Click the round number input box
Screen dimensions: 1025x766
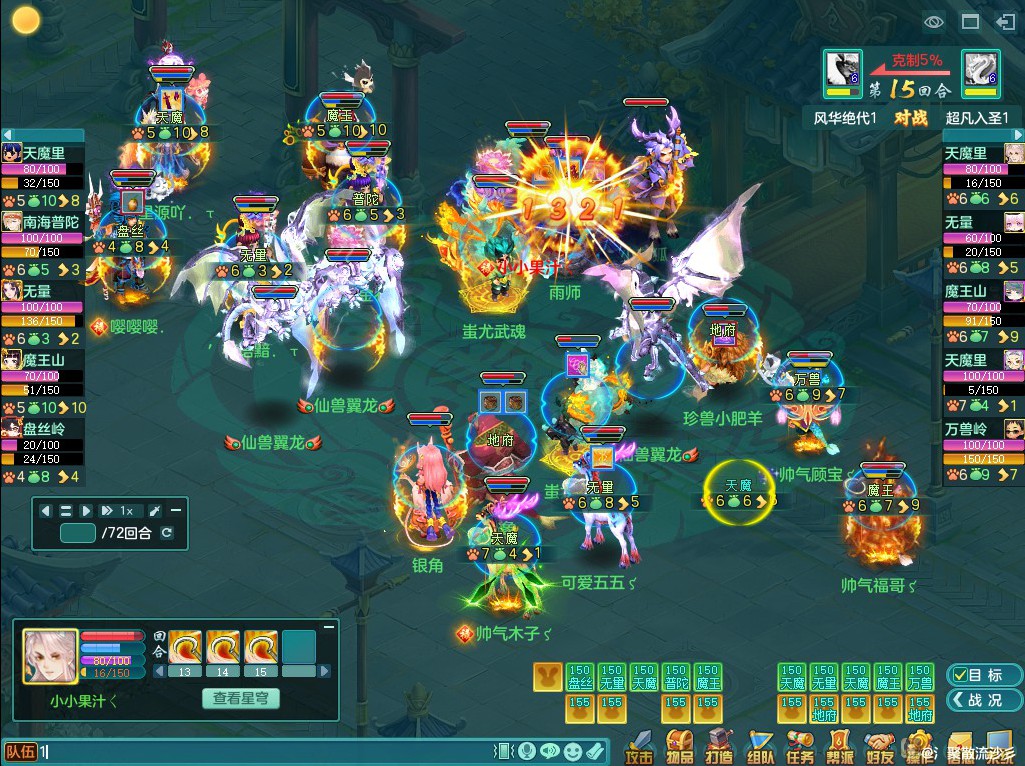77,533
